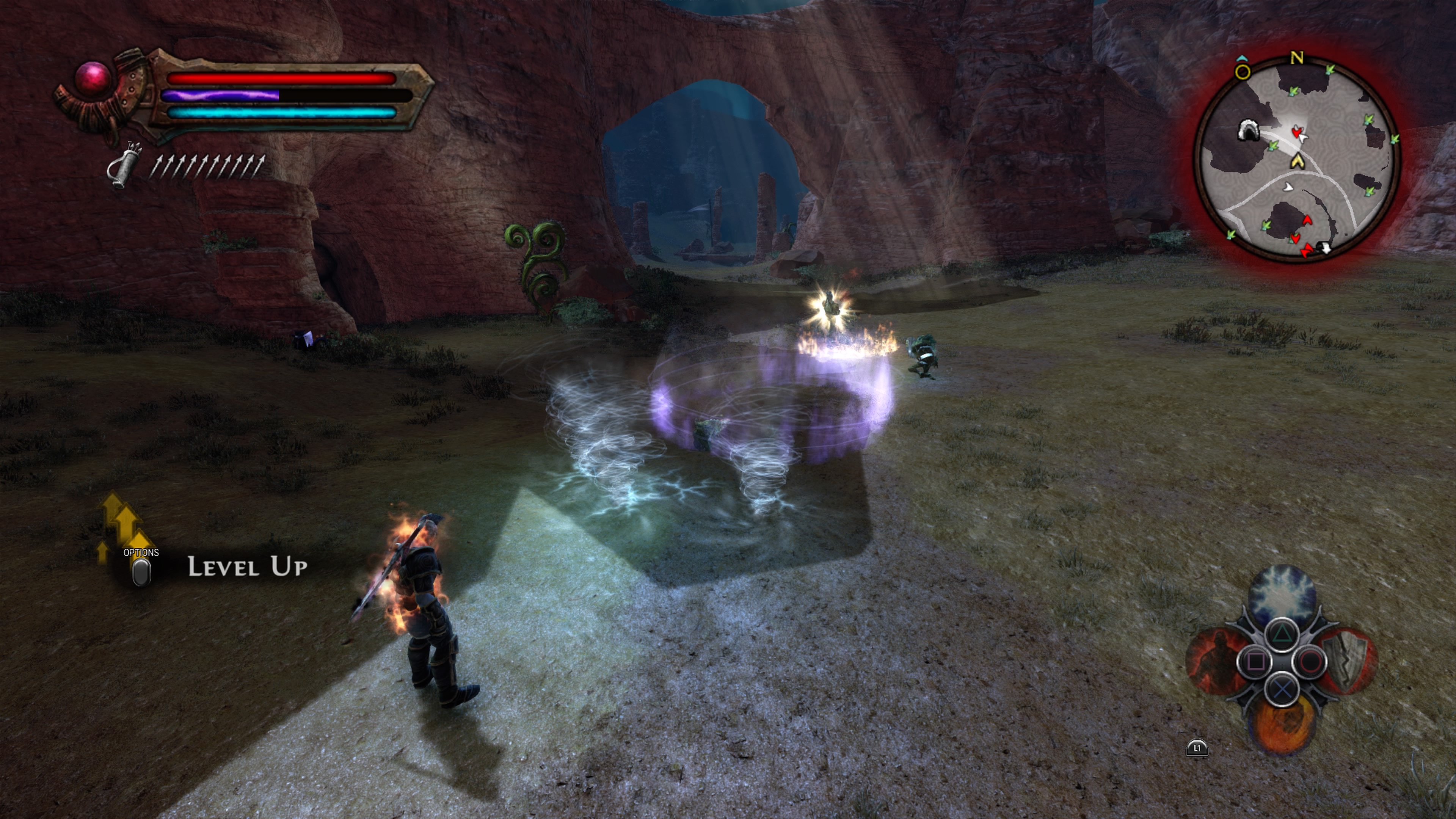Open the Level Up notification

pyautogui.click(x=246, y=566)
